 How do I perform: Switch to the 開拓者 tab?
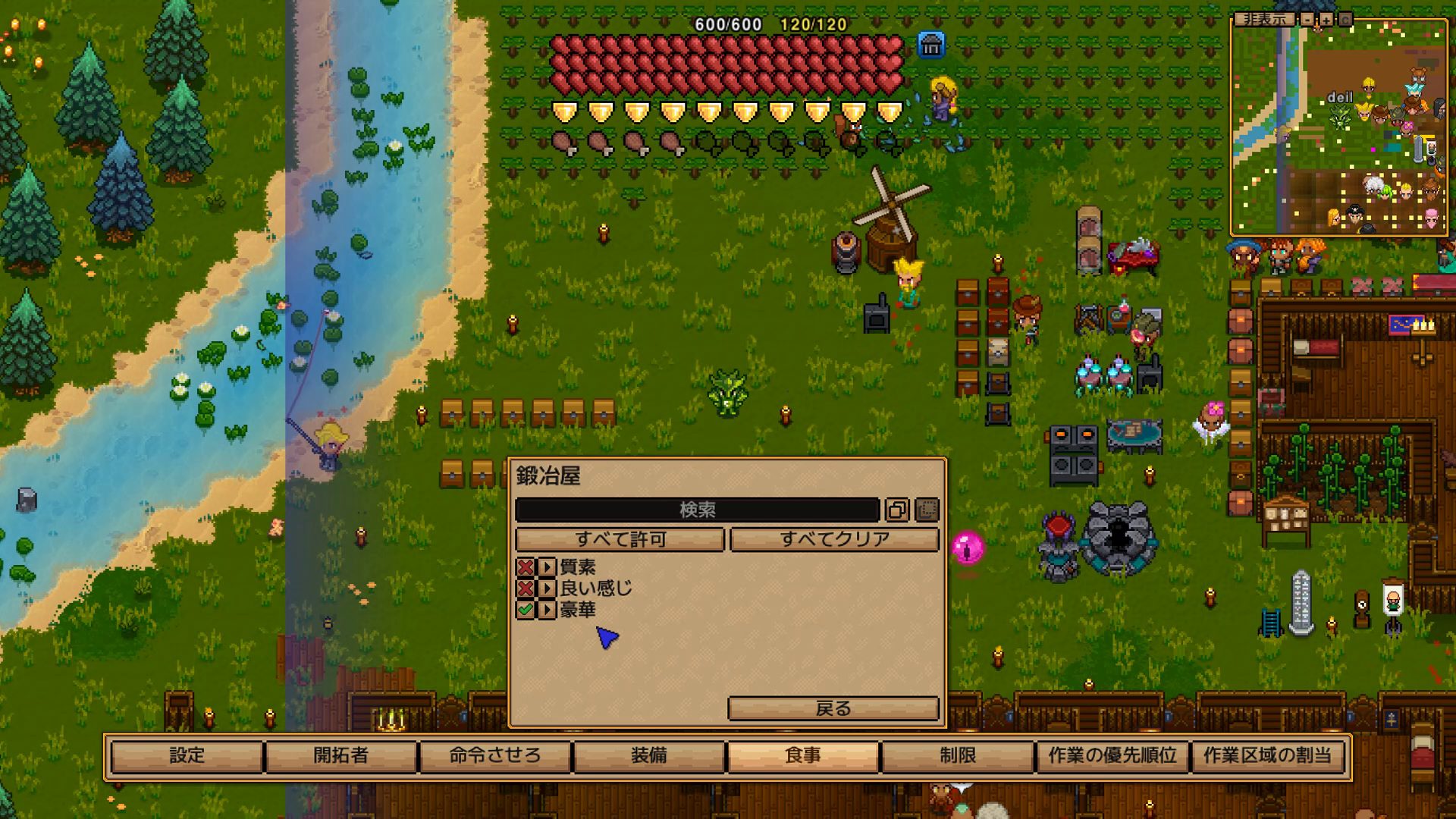(x=341, y=755)
